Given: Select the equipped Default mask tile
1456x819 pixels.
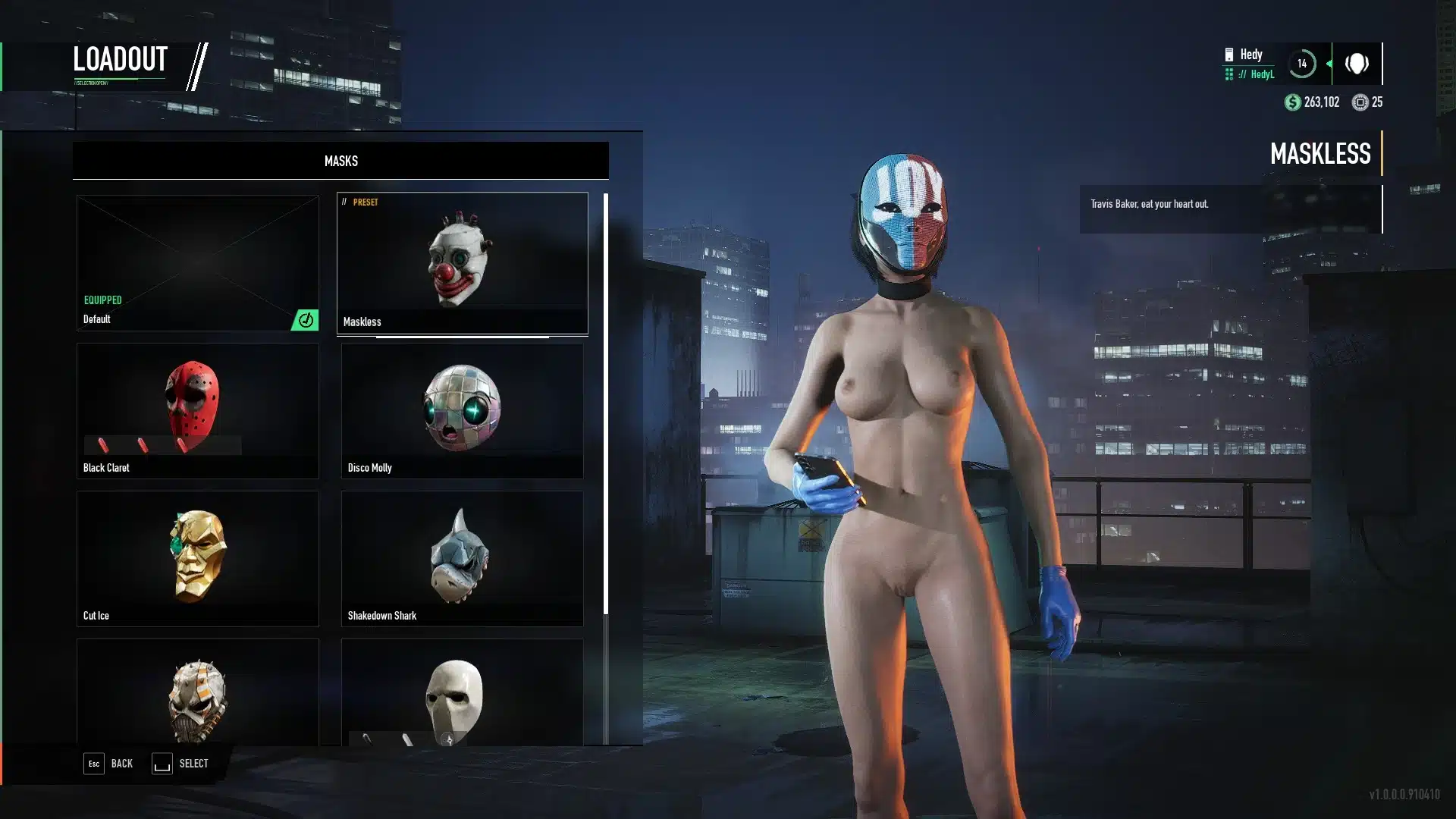Looking at the screenshot, I should tap(197, 262).
